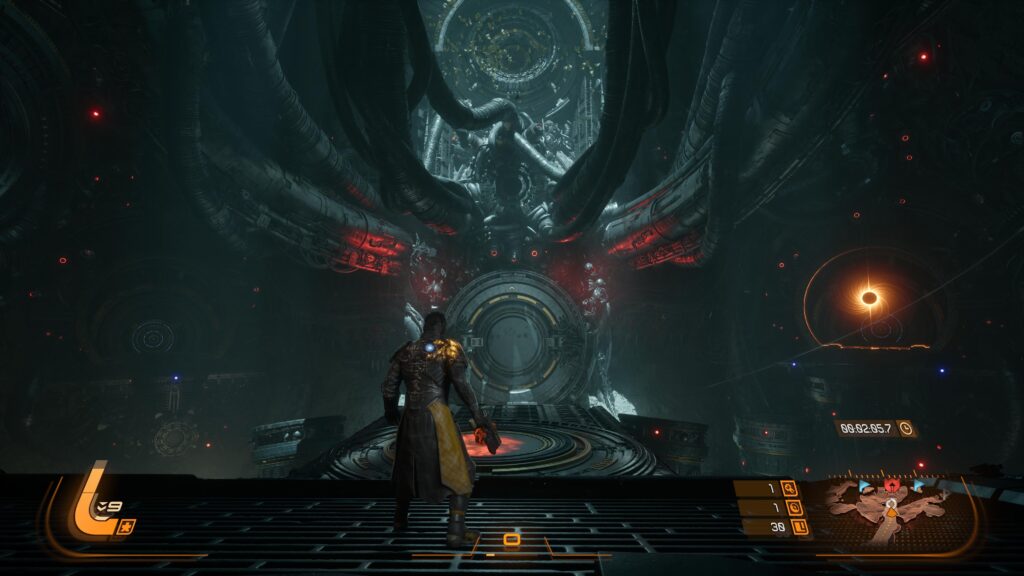Click the key resource icon
The height and width of the screenshot is (576, 1024).
click(790, 489)
